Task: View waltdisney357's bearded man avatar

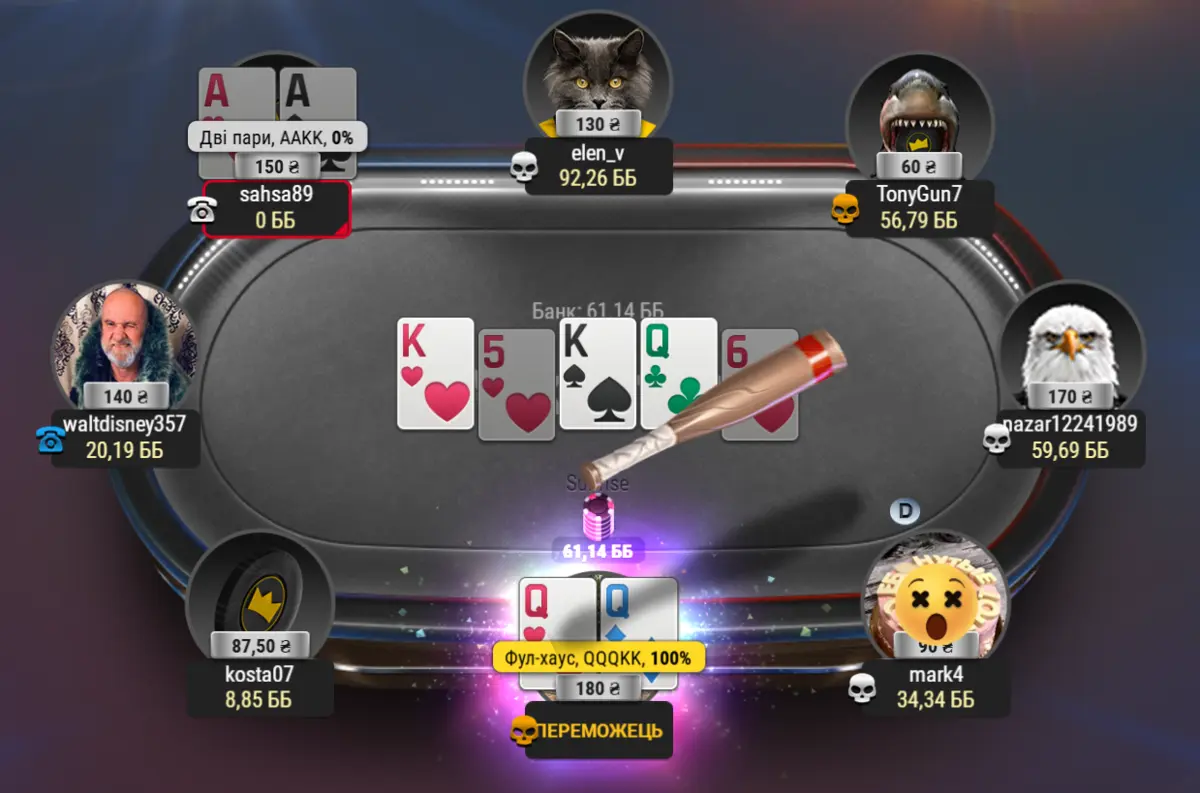Action: 125,345
